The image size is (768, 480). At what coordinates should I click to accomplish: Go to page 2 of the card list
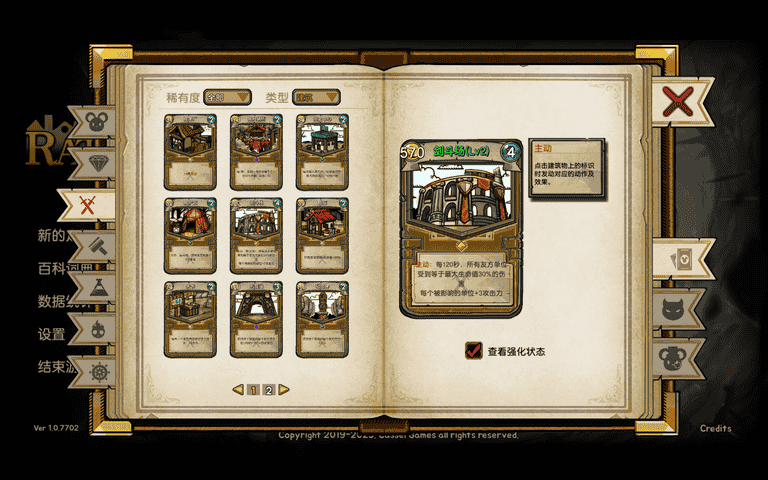click(x=269, y=390)
